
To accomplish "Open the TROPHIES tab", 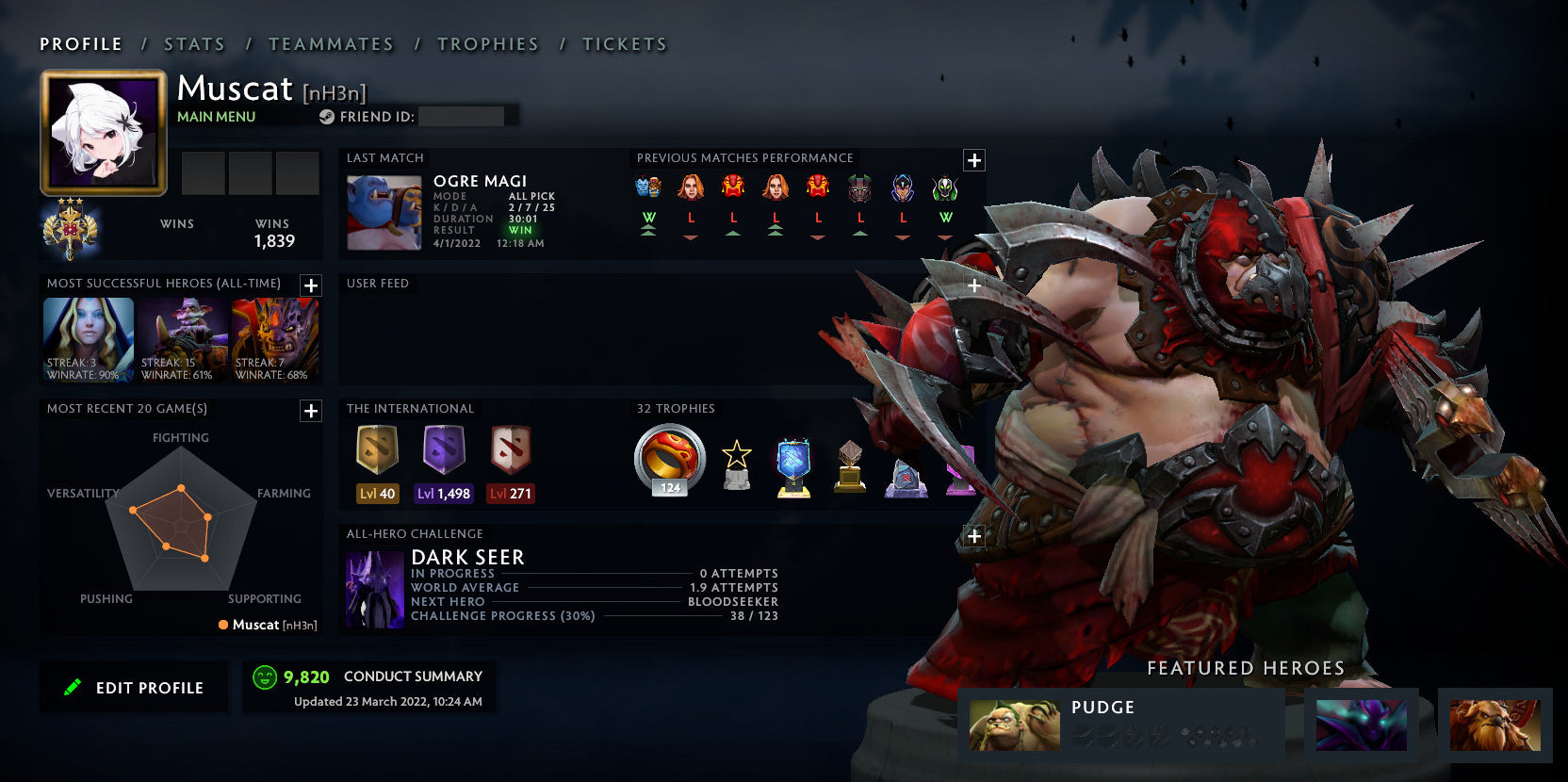I will (488, 43).
